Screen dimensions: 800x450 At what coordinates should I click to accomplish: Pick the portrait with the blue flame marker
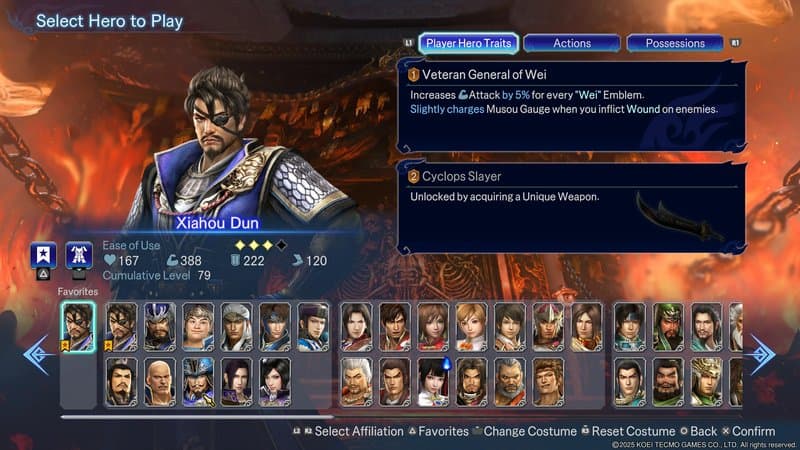433,381
